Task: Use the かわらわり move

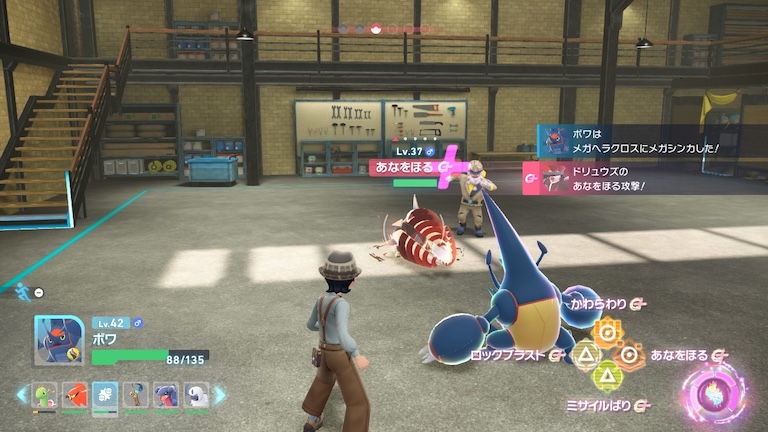Action: click(x=606, y=329)
